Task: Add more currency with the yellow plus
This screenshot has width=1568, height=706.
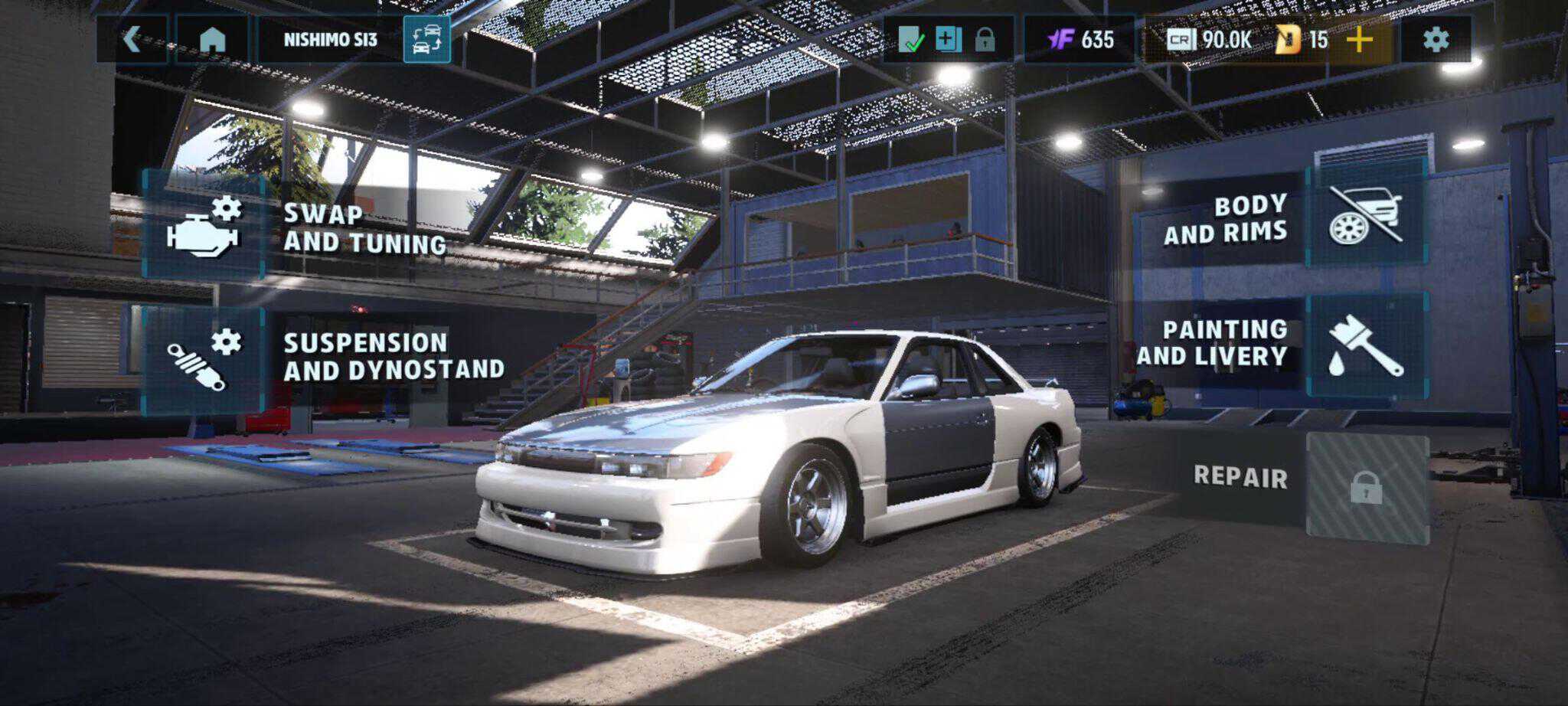Action: (x=1359, y=40)
